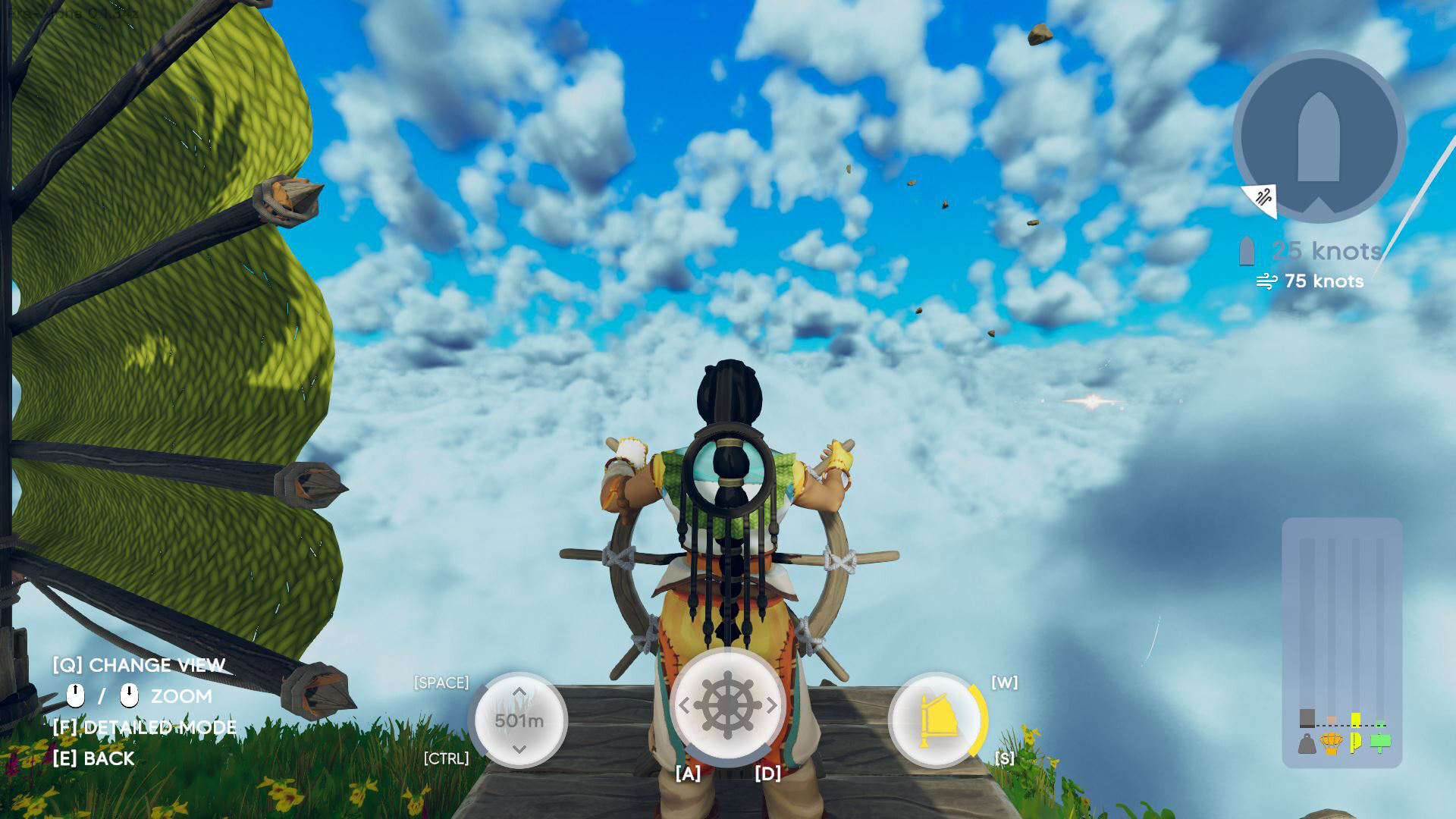Select the [Q] Change View option
1456x819 pixels.
pyautogui.click(x=138, y=665)
